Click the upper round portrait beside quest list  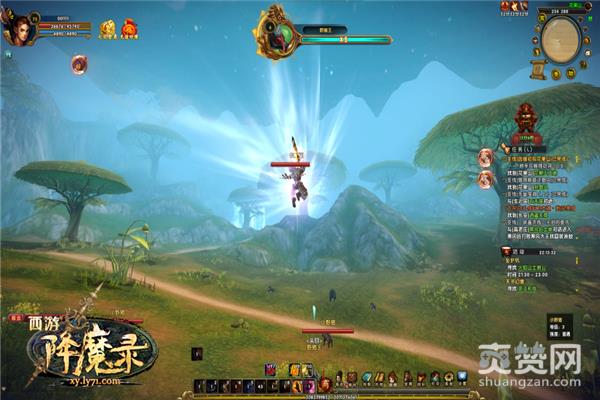pyautogui.click(x=487, y=157)
